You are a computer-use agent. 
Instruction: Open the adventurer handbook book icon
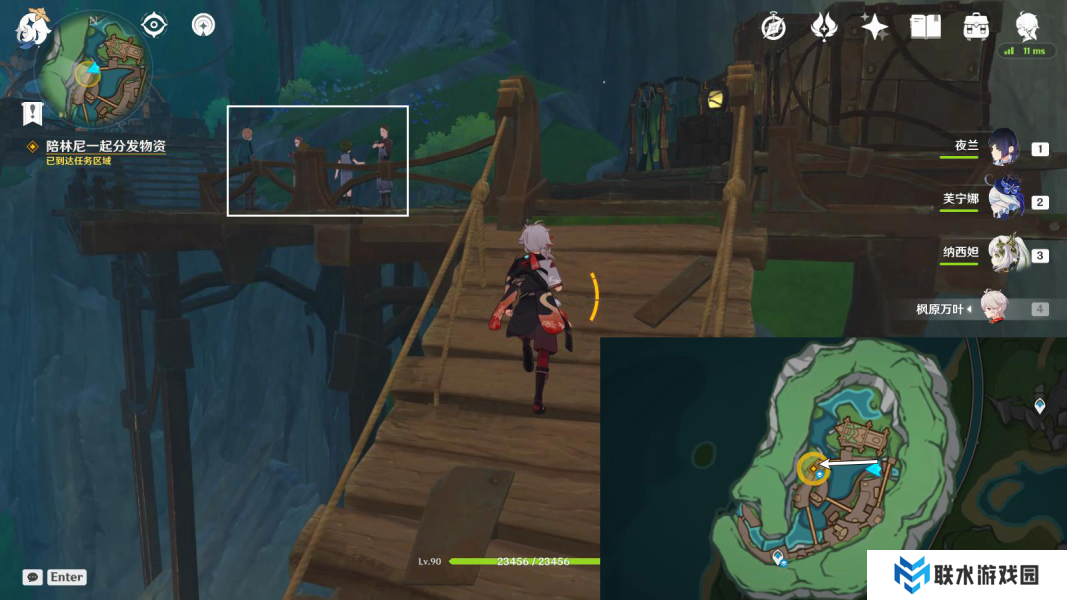pyautogui.click(x=925, y=27)
